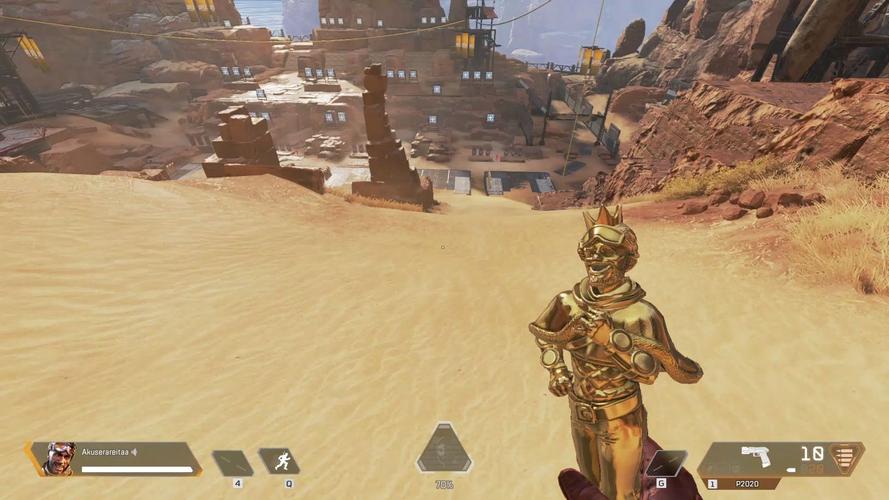Click the ammo type stack icon
This screenshot has width=889, height=500.
847,458
